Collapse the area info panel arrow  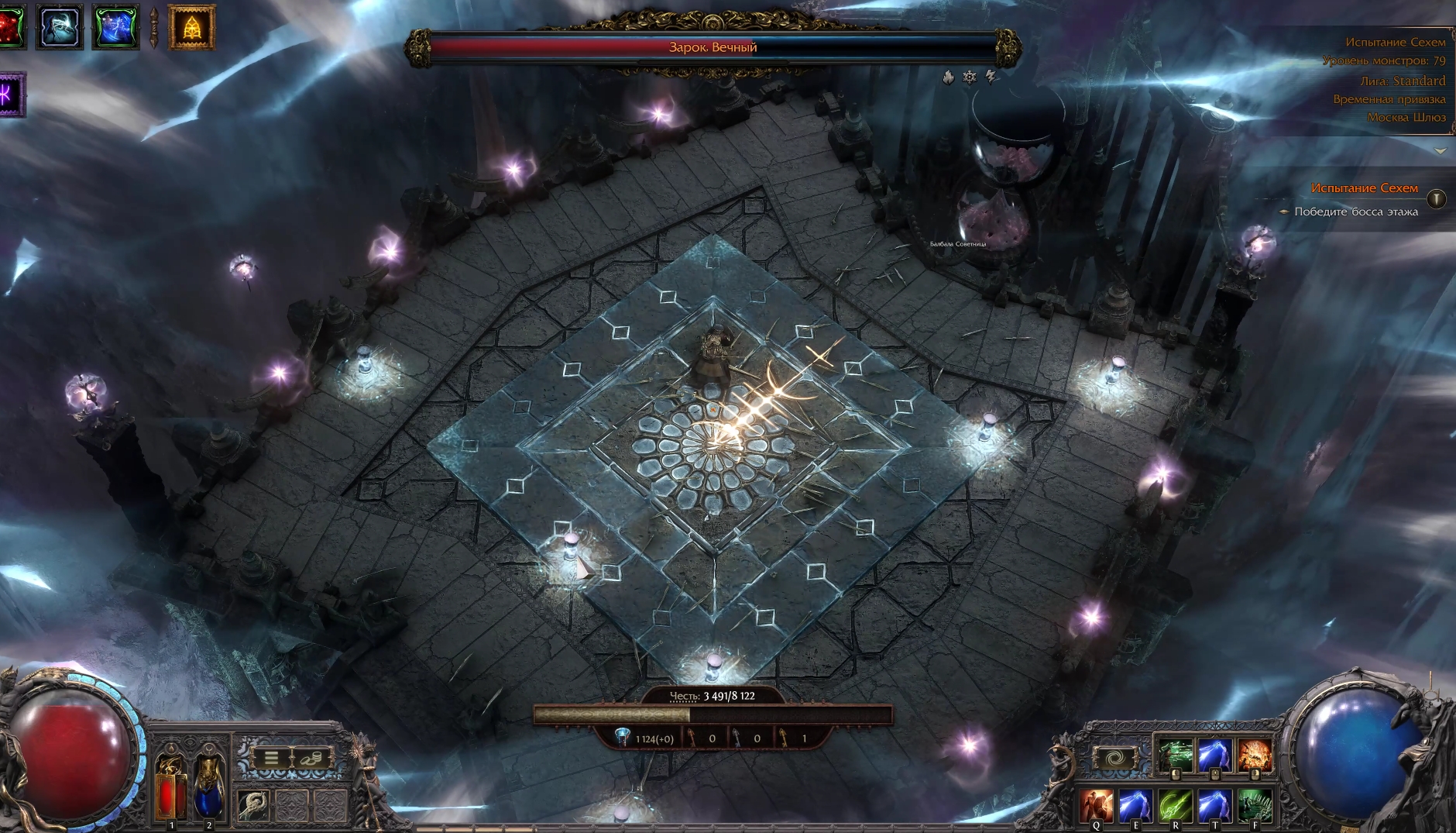1440,150
